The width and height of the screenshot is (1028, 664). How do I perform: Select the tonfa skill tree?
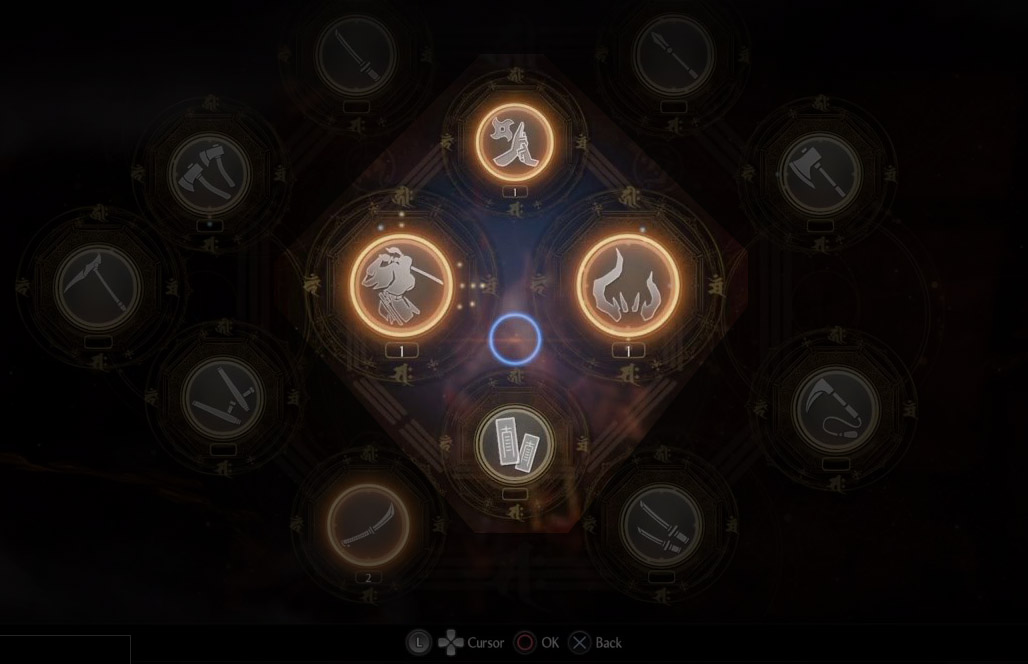[223, 395]
